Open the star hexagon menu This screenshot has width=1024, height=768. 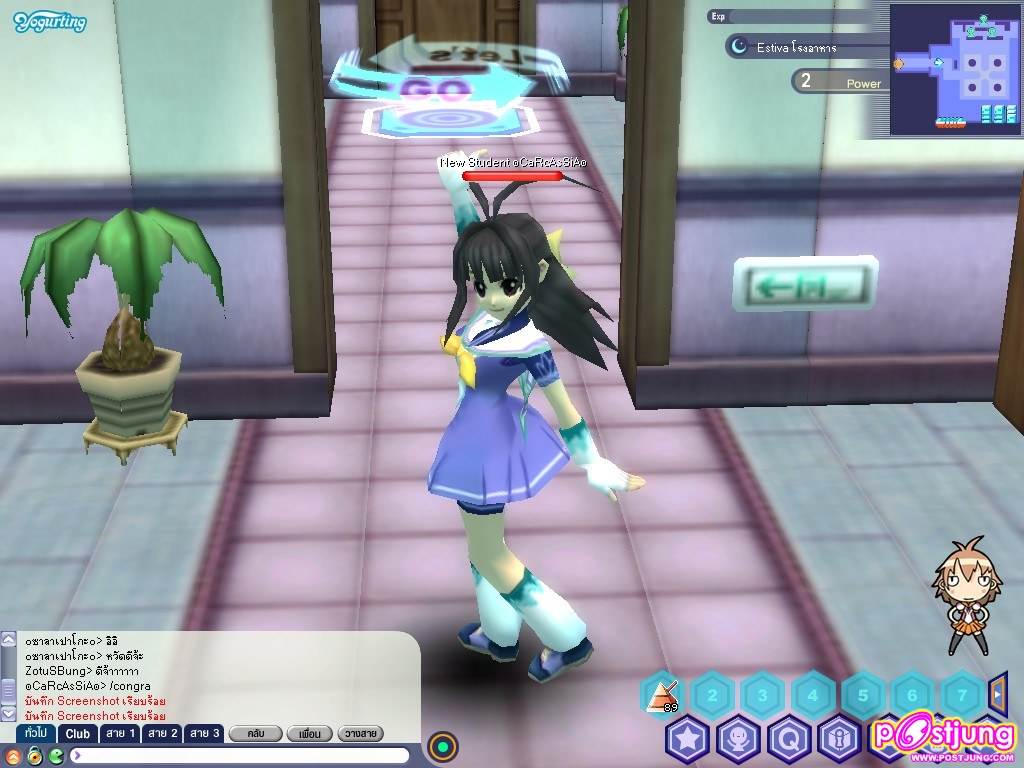[687, 739]
